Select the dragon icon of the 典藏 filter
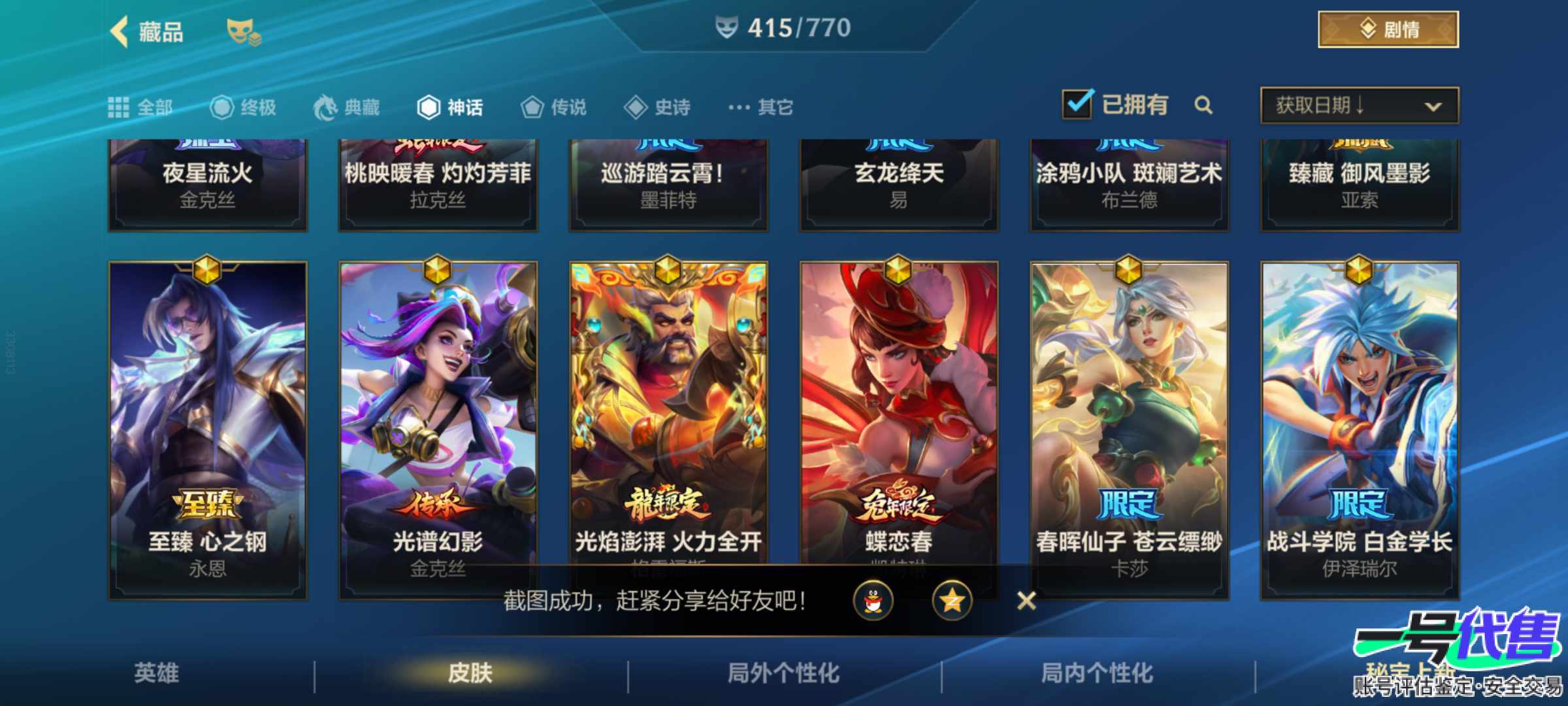The width and height of the screenshot is (1568, 706). (325, 107)
